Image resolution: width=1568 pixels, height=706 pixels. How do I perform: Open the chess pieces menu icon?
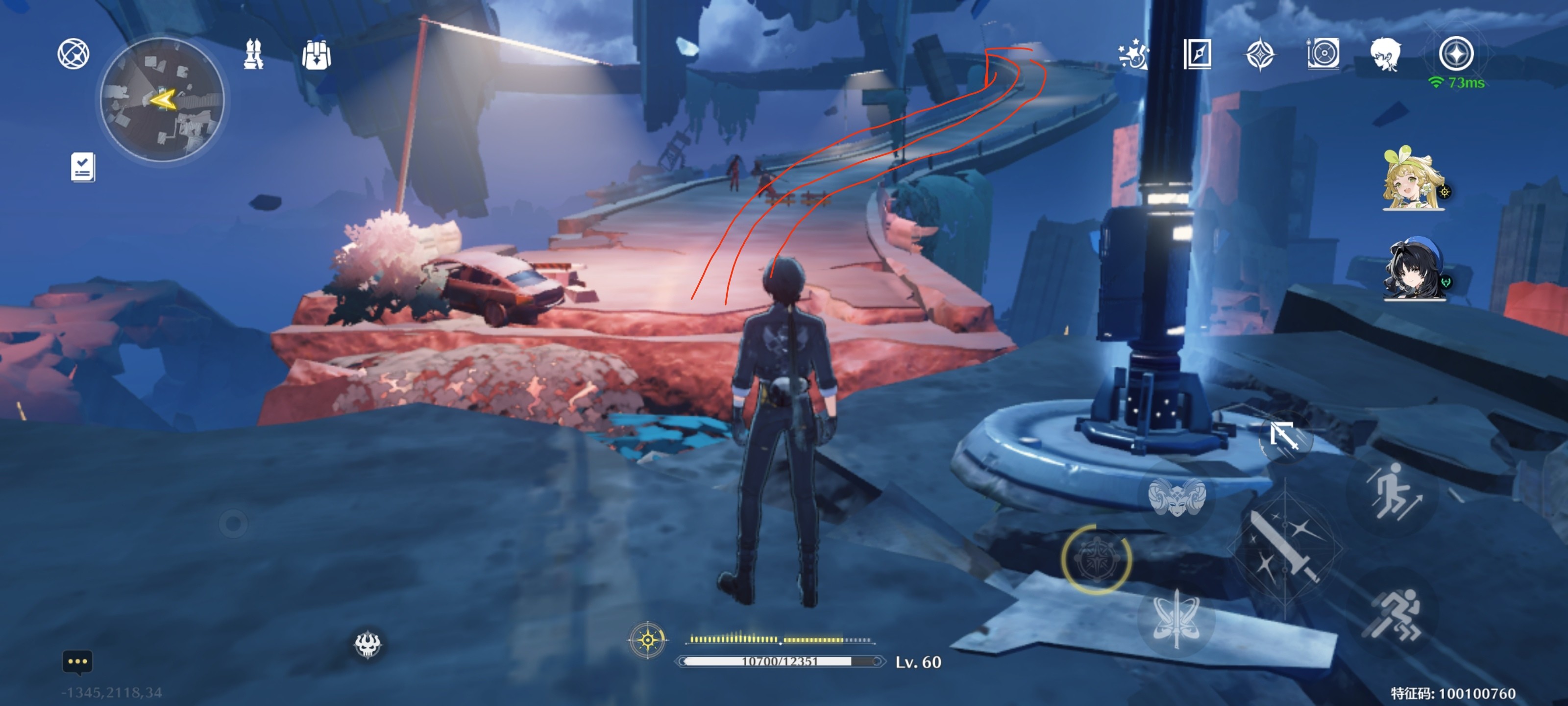[x=253, y=54]
